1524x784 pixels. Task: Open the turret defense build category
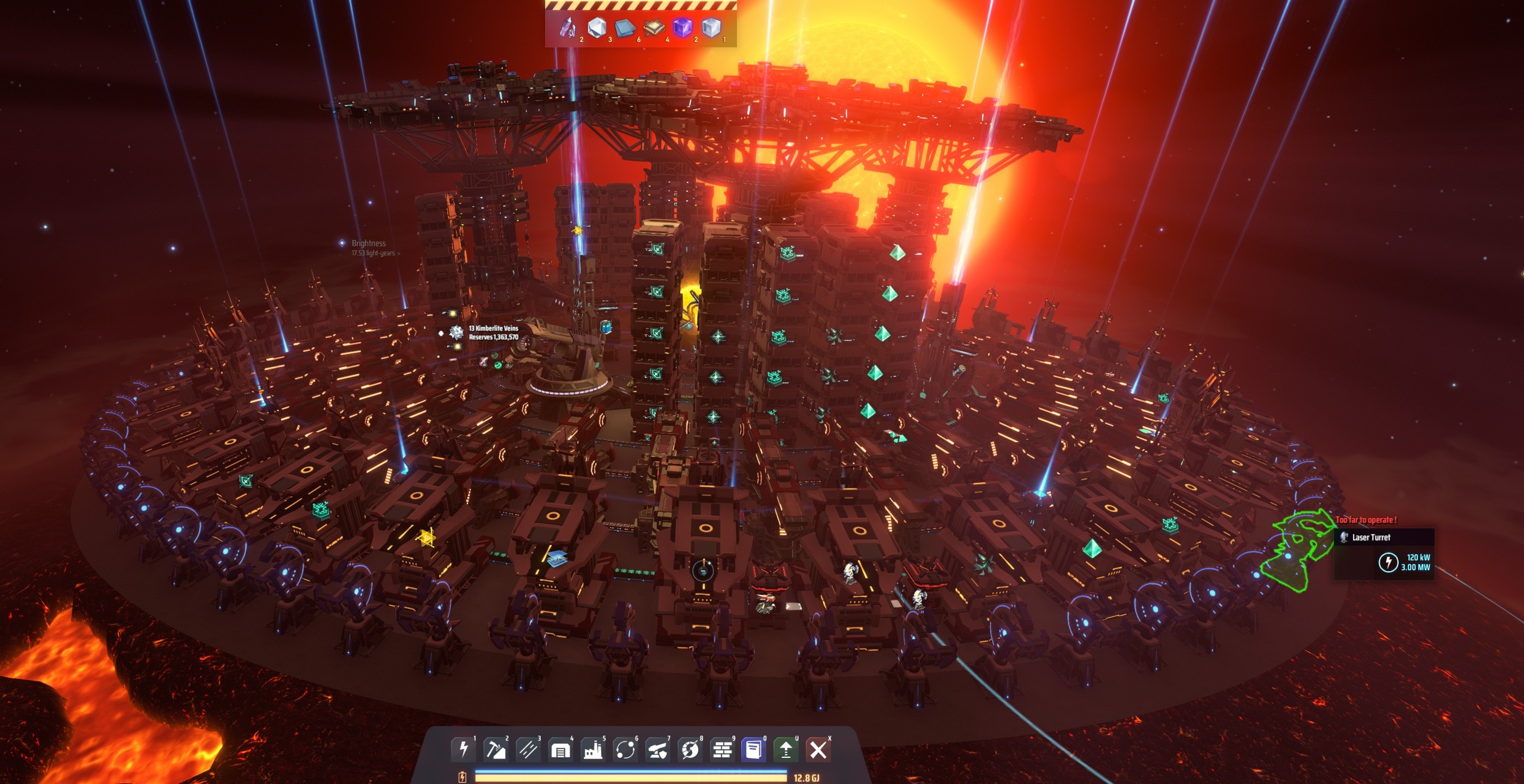(657, 750)
